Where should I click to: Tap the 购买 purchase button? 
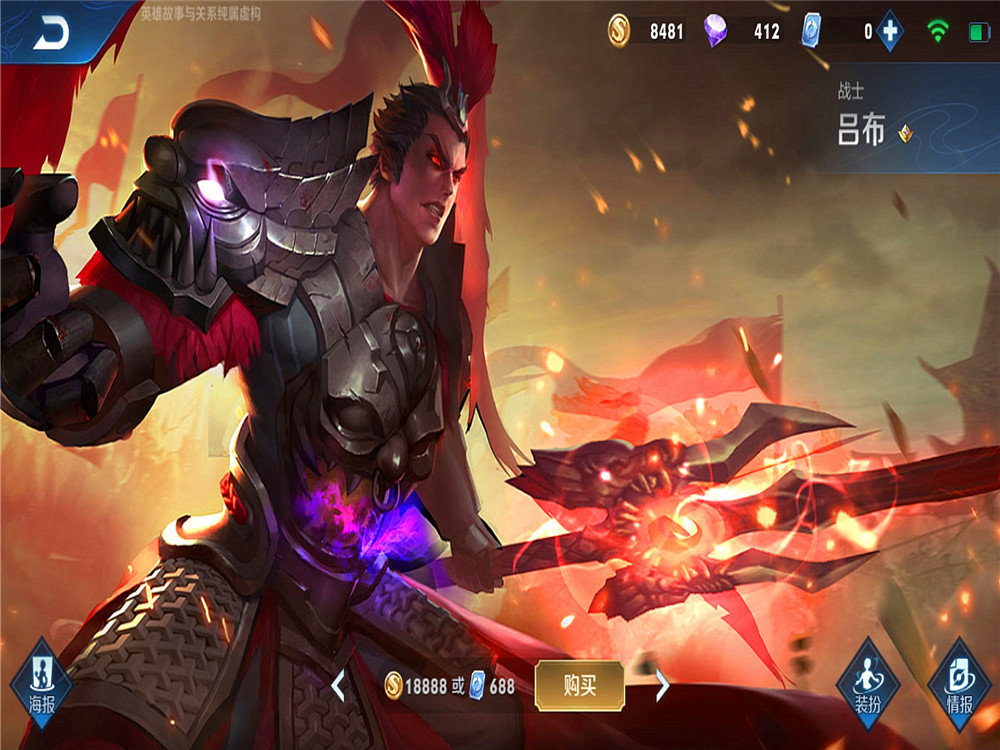[x=579, y=685]
